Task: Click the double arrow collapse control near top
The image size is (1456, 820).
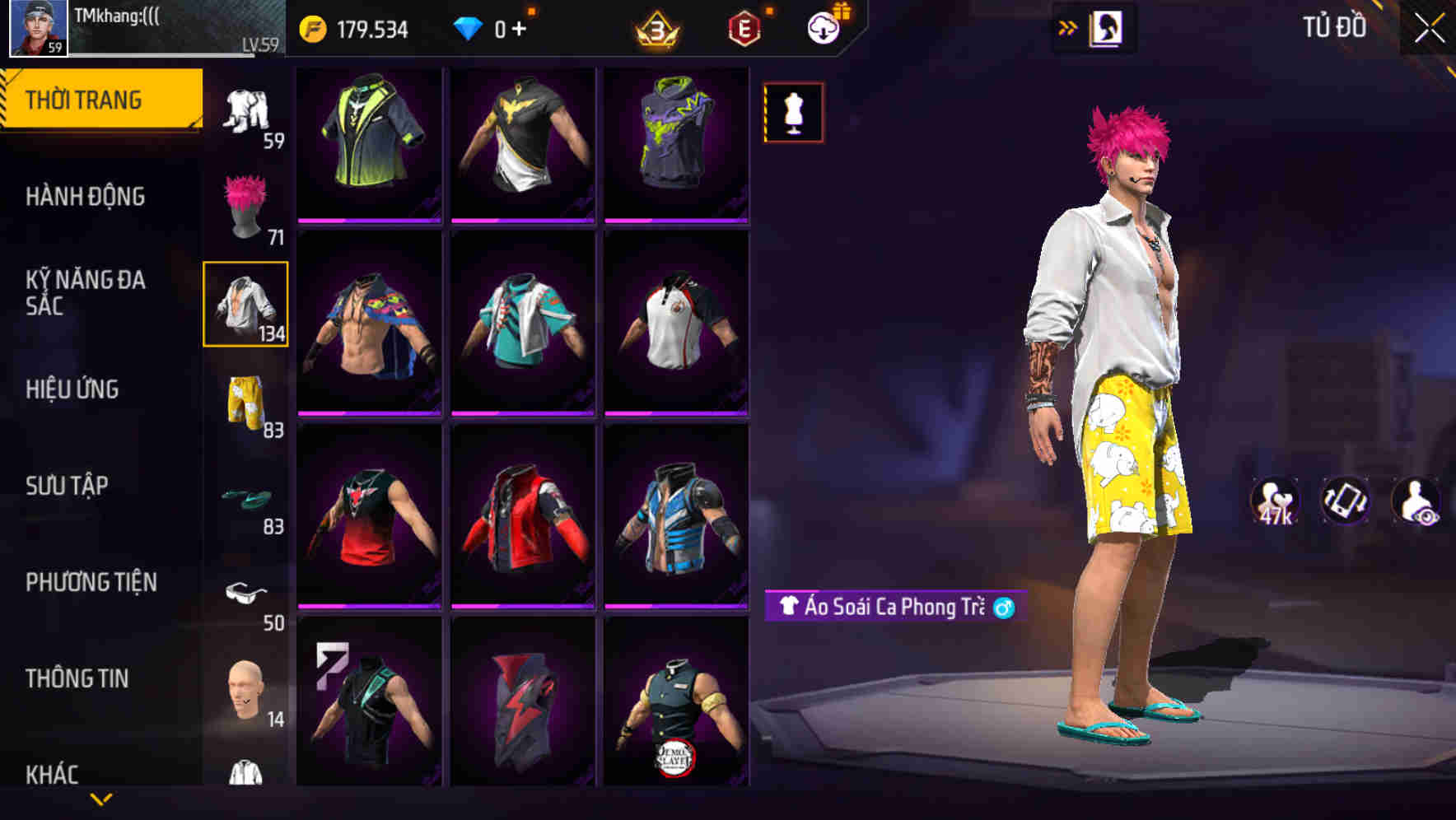Action: [1068, 26]
